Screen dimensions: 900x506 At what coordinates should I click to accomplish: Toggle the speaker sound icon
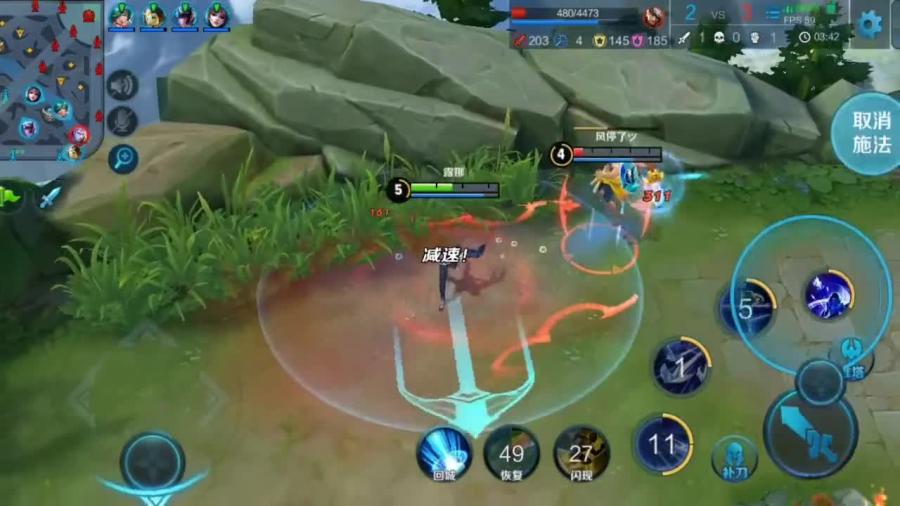click(122, 86)
